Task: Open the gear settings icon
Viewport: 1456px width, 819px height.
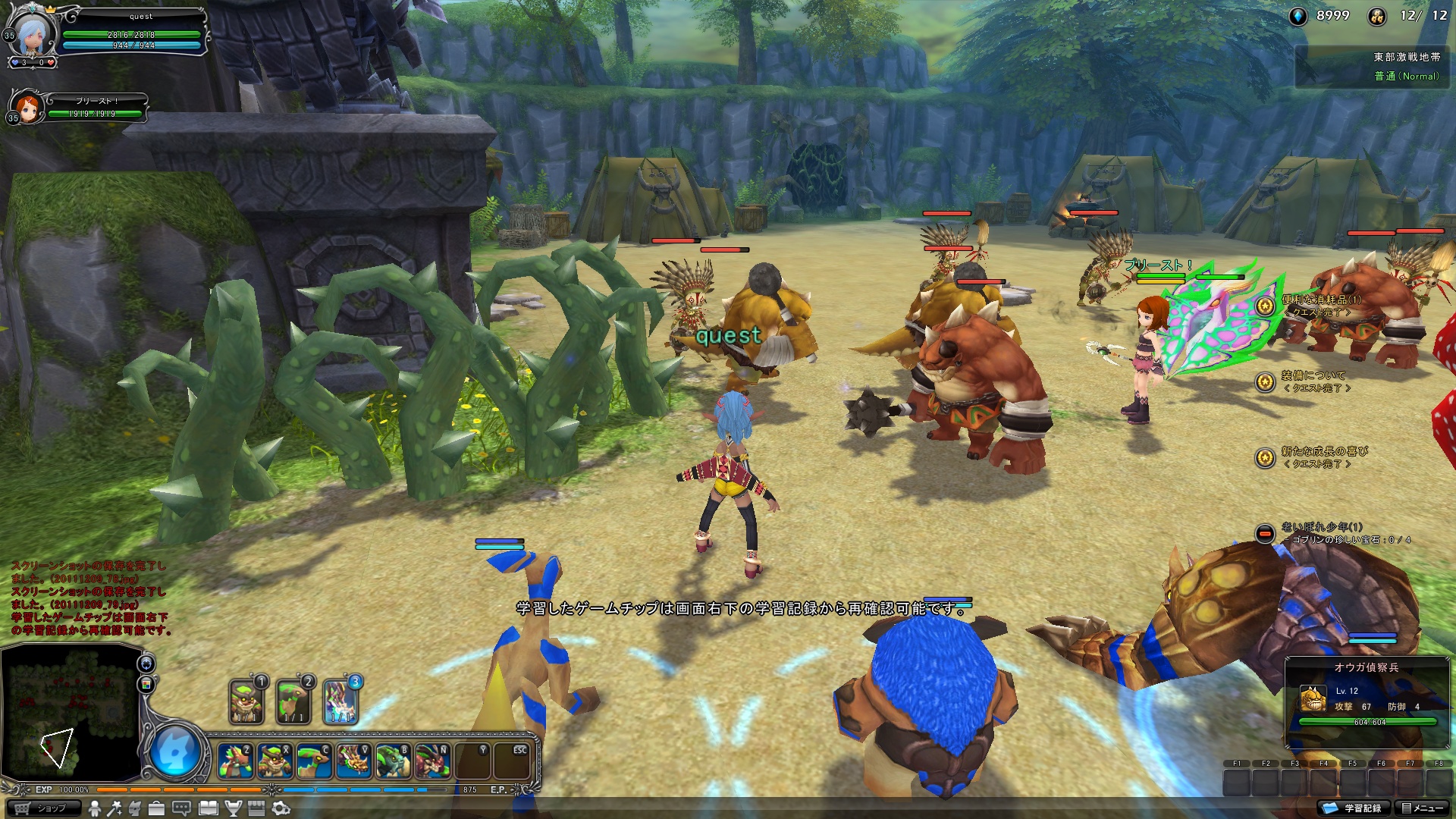Action: 281,808
